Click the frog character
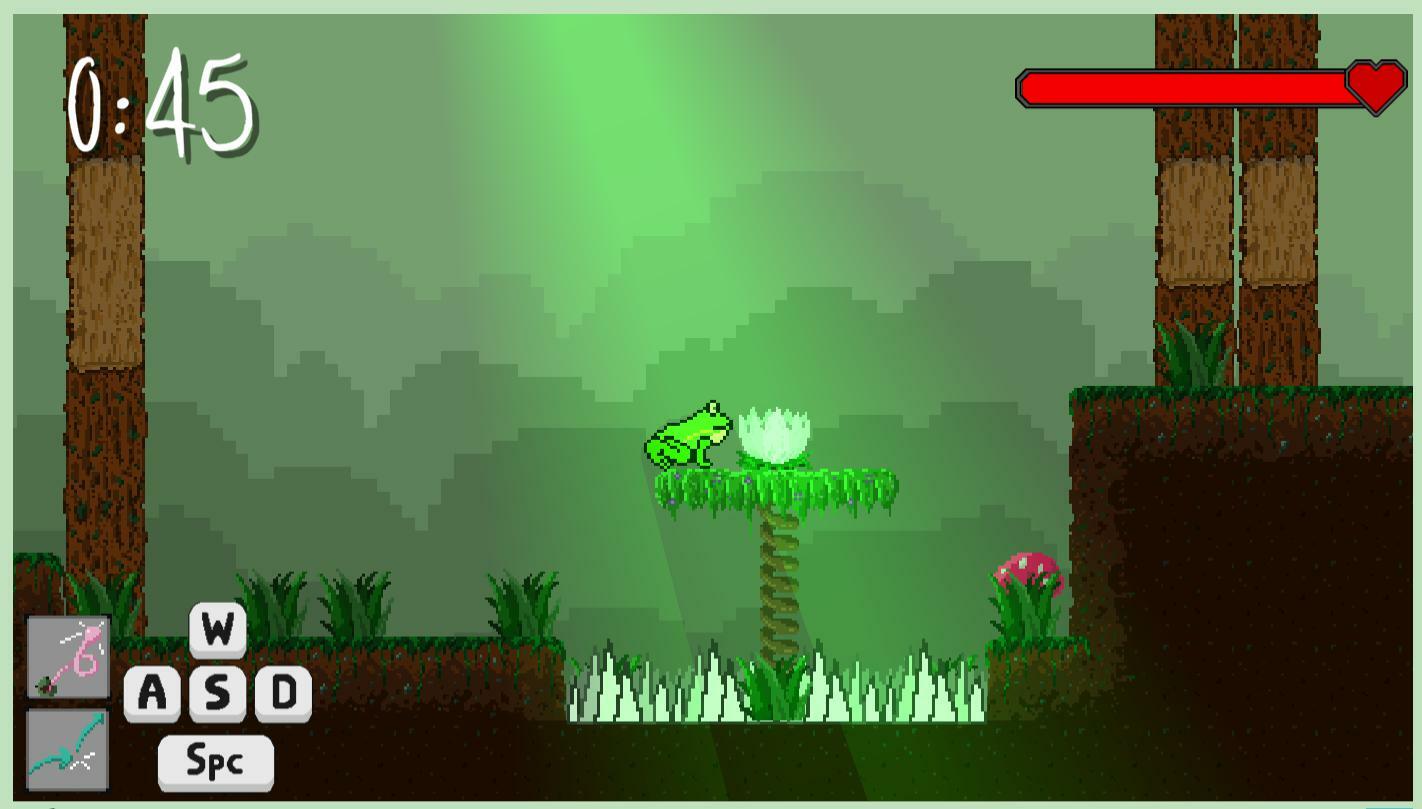This screenshot has width=1422, height=809. (686, 435)
